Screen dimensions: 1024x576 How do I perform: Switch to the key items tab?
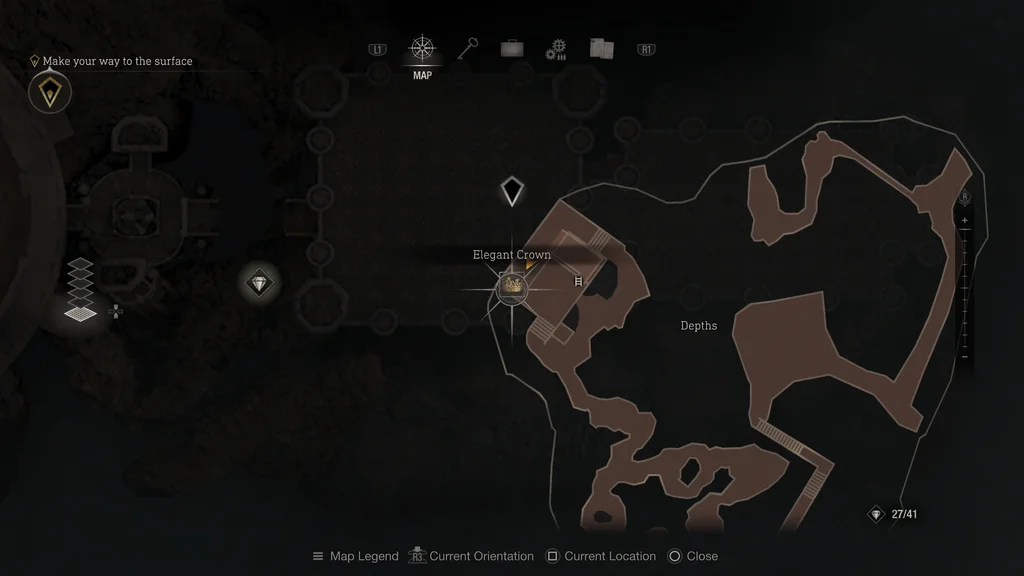tap(468, 48)
